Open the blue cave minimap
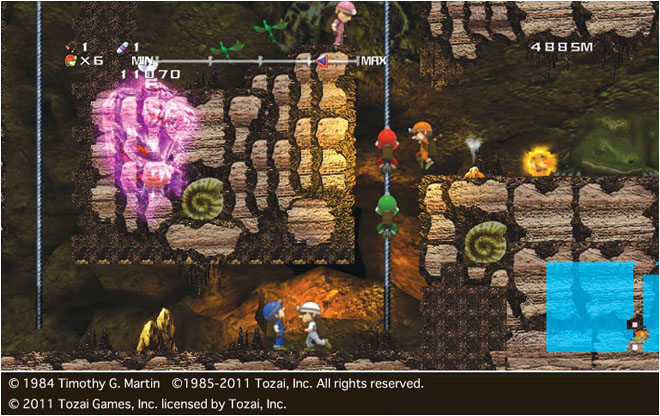Screen dimensions: 660x416 590,306
